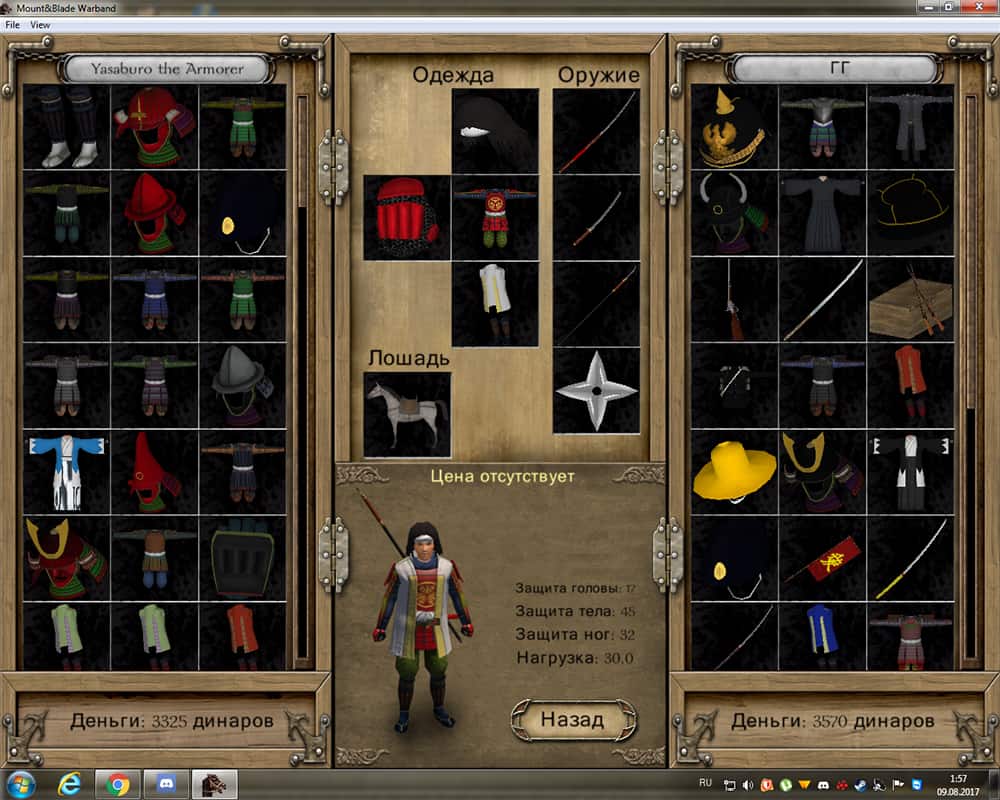This screenshot has height=800, width=1000.
Task: Select the white horse slot
Action: (406, 414)
